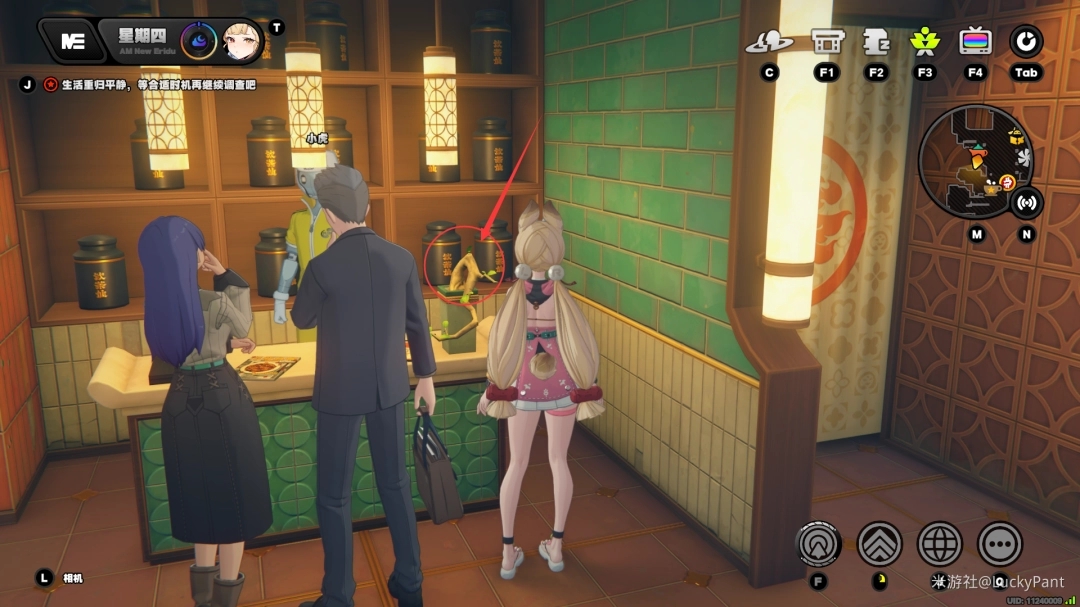Viewport: 1080px width, 607px height.
Task: Open the circular Tab menu icon
Action: click(1026, 42)
